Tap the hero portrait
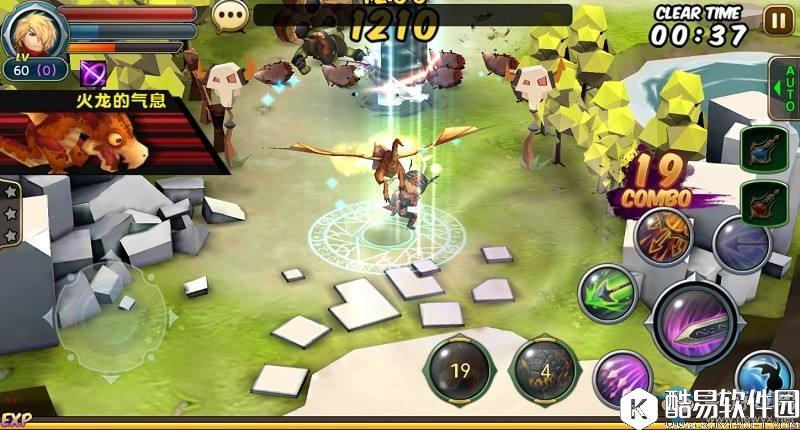This screenshot has width=800, height=430. [30, 30]
